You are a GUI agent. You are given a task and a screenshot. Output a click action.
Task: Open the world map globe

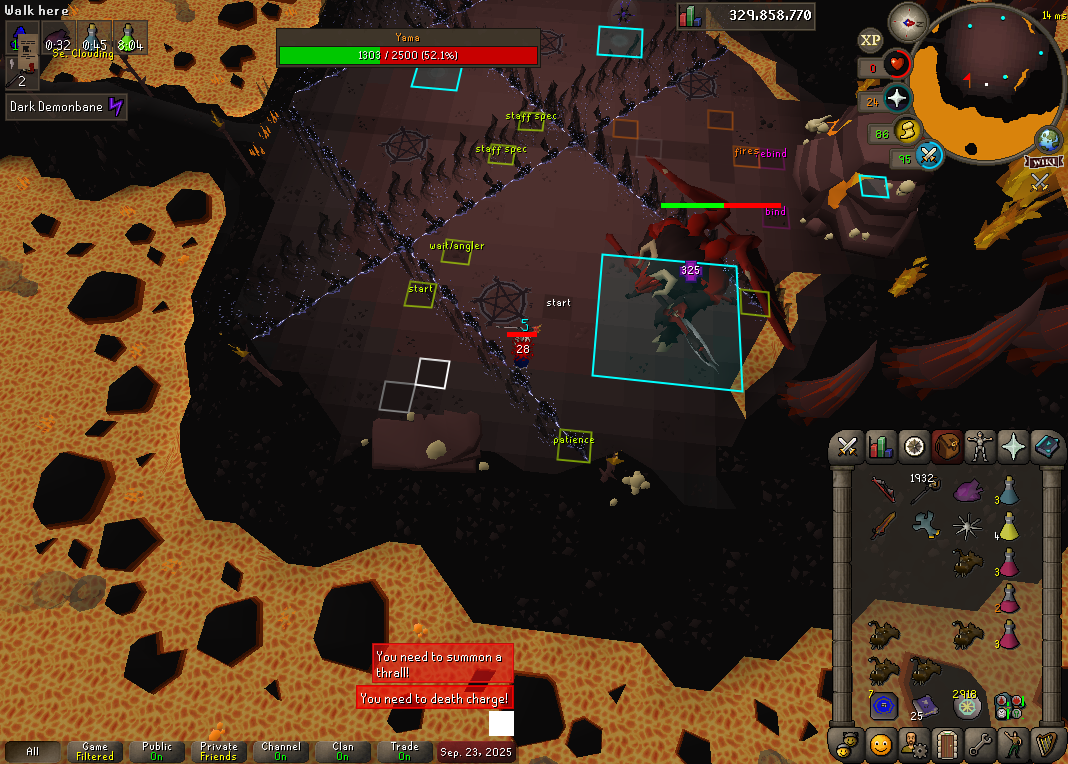pos(1048,139)
